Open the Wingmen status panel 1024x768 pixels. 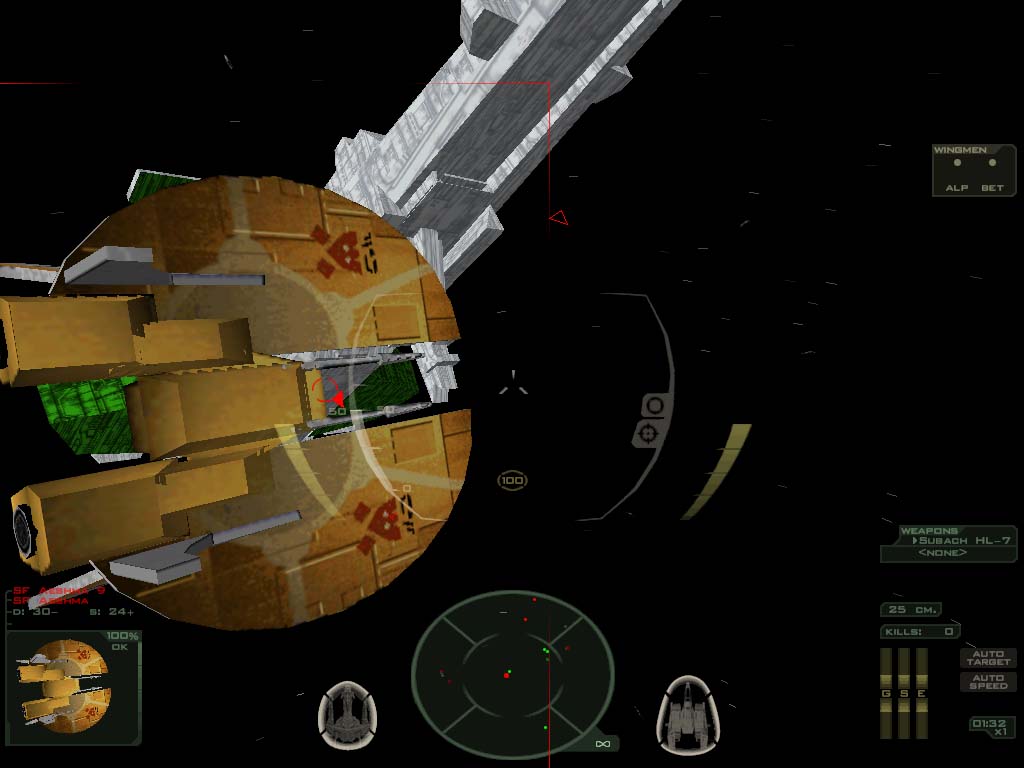pos(974,170)
